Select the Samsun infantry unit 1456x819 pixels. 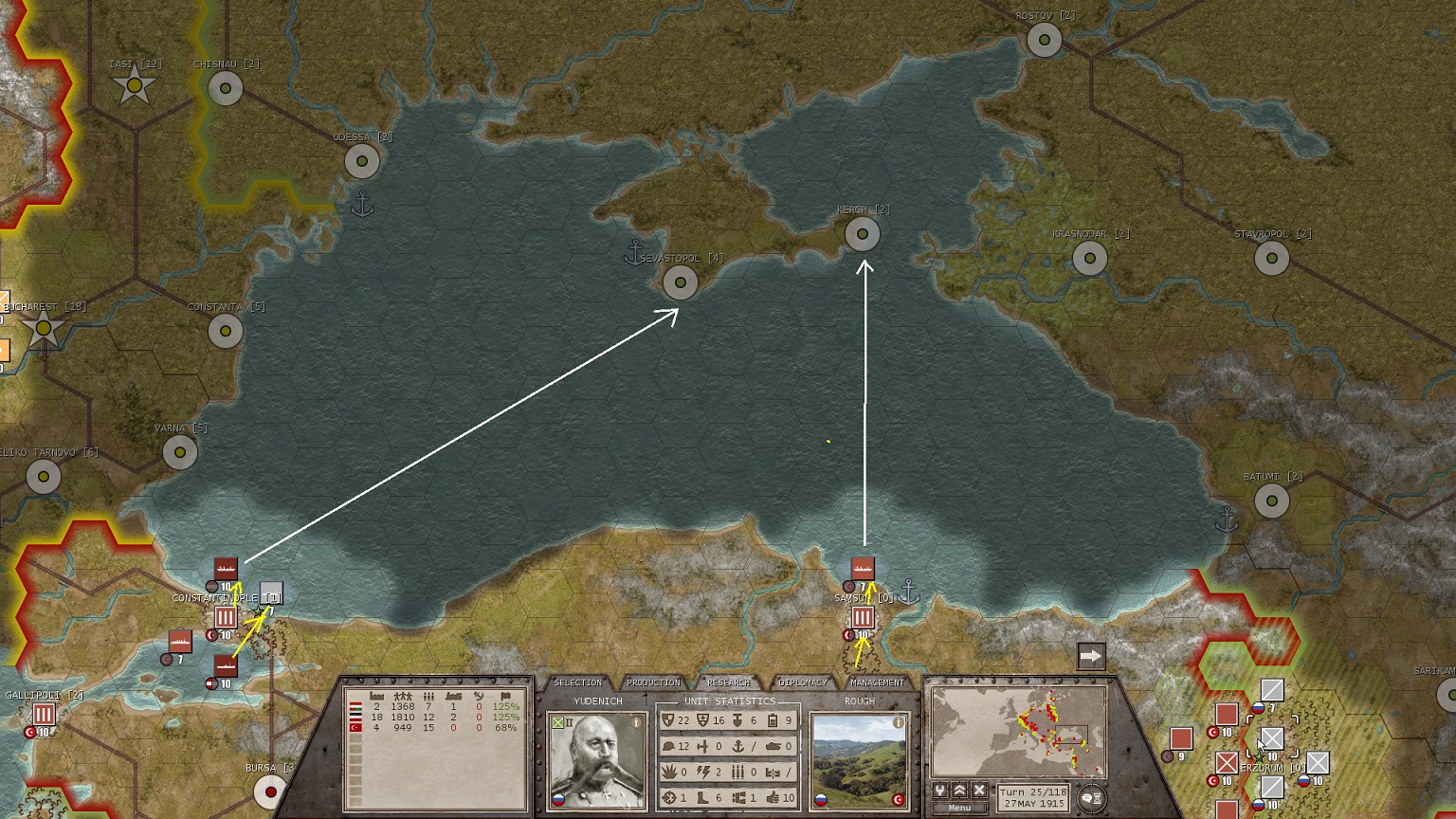(862, 618)
